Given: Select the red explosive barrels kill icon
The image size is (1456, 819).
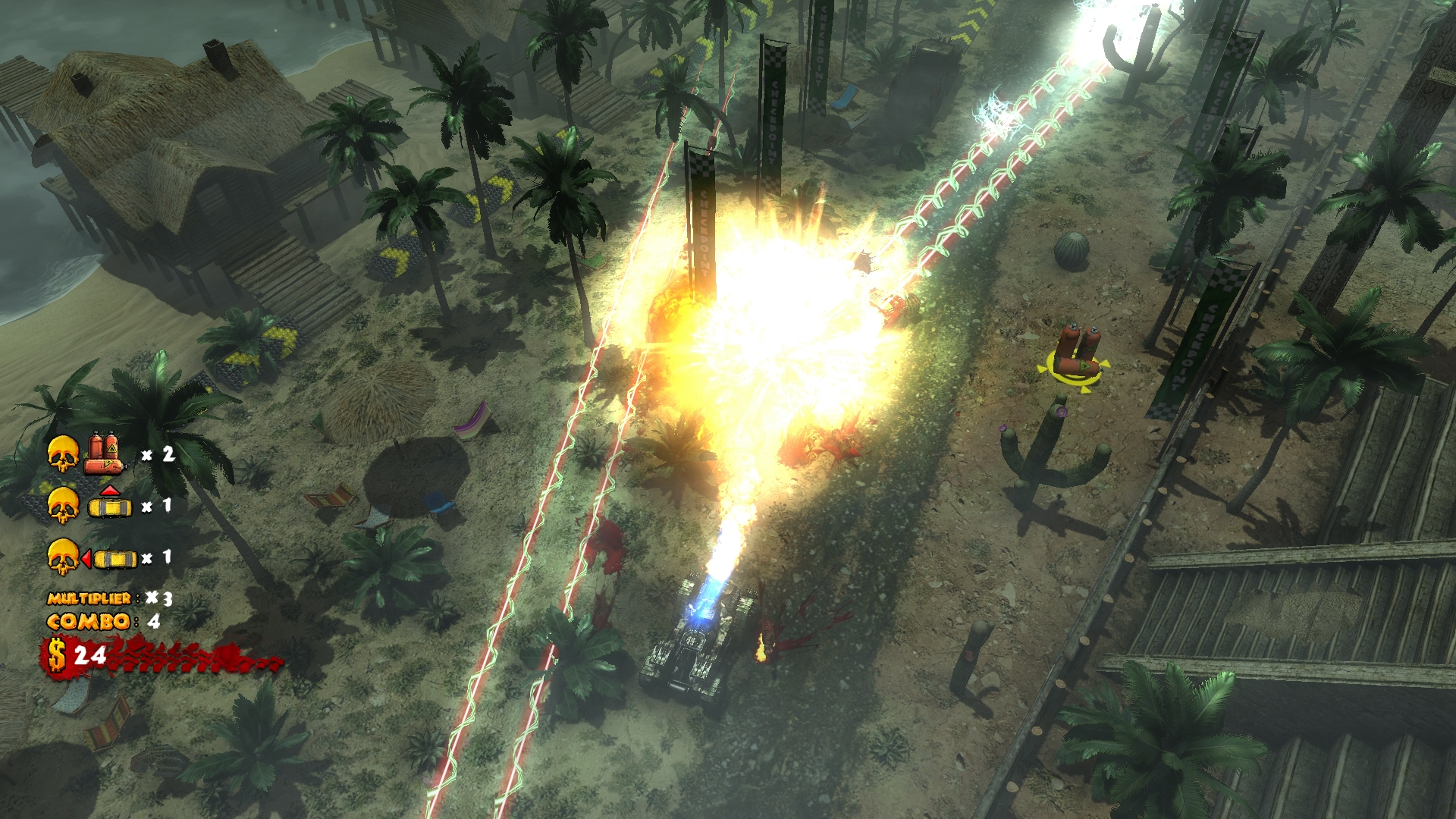Looking at the screenshot, I should tap(105, 453).
